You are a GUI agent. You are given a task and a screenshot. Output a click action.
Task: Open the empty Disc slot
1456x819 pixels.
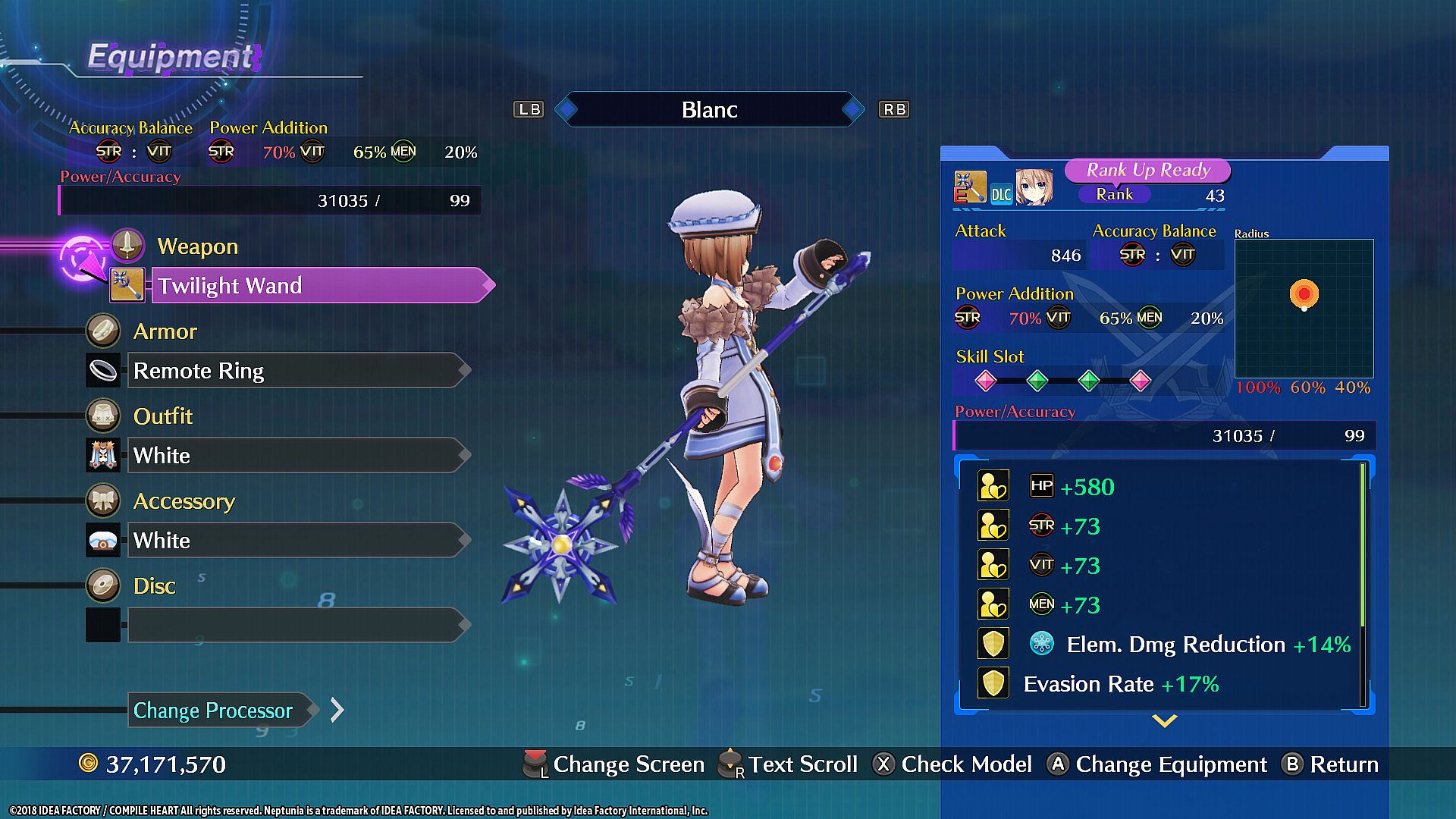(x=296, y=626)
